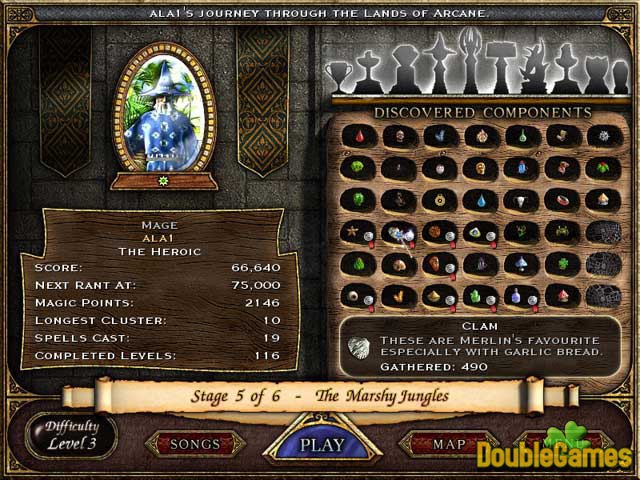640x480 pixels.
Task: Start the stage with the Play button
Action: point(322,444)
